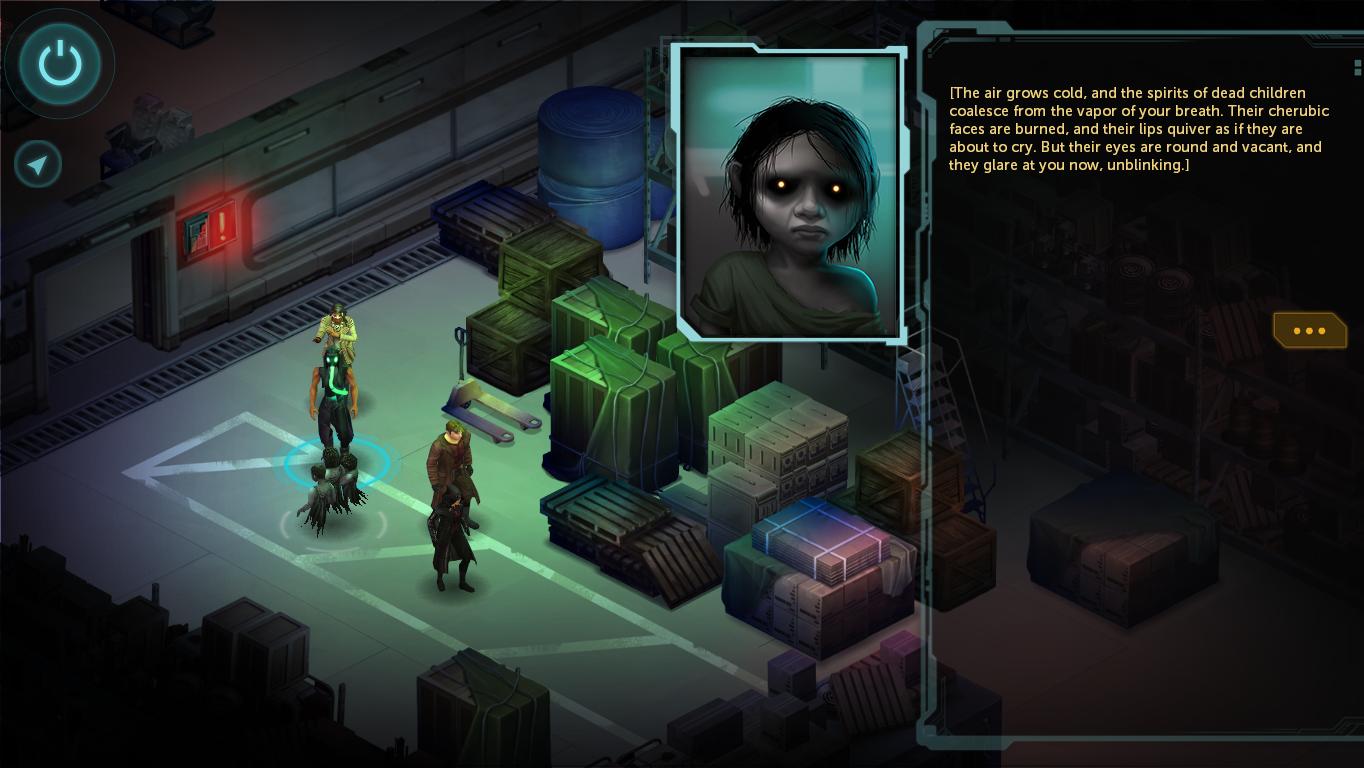This screenshot has height=768, width=1364.
Task: Open the pause menu power button
Action: pyautogui.click(x=60, y=64)
